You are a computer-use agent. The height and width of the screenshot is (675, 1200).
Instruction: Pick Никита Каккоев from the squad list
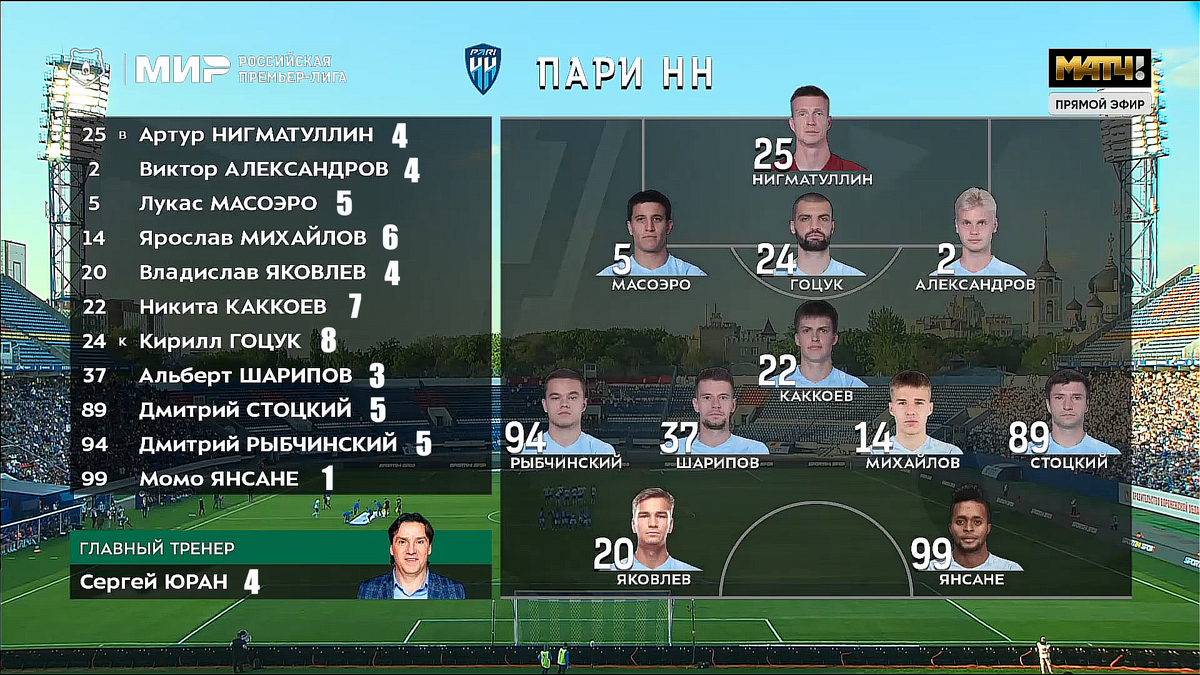(233, 306)
